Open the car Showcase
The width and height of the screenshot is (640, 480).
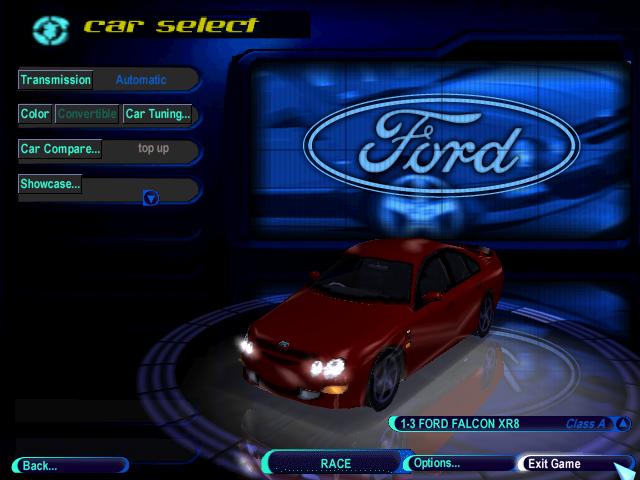50,184
